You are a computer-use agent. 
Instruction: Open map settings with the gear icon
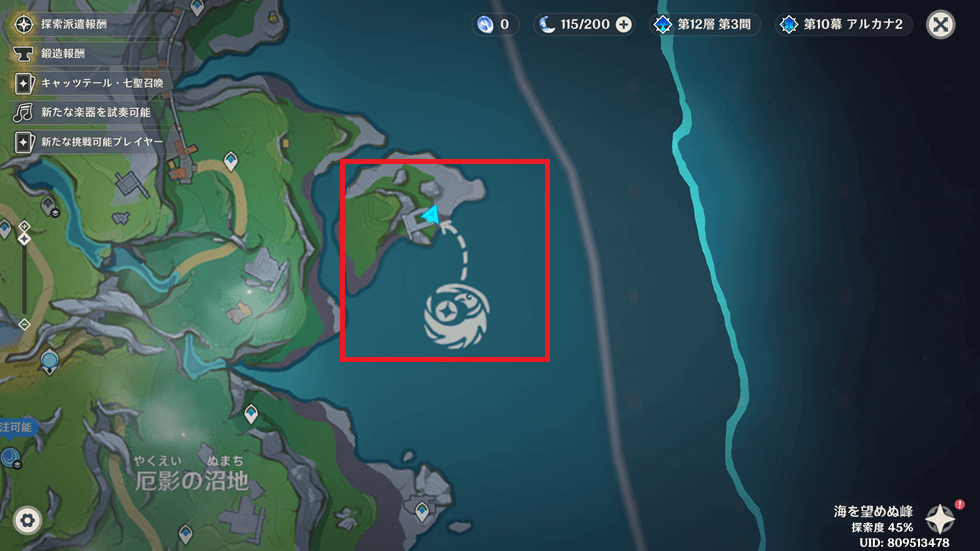tap(27, 520)
